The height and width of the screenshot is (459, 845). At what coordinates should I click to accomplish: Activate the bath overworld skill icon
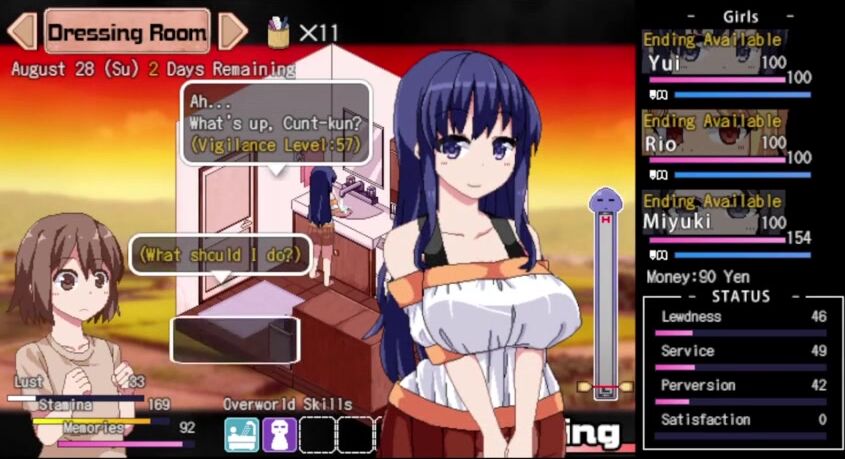pos(242,435)
